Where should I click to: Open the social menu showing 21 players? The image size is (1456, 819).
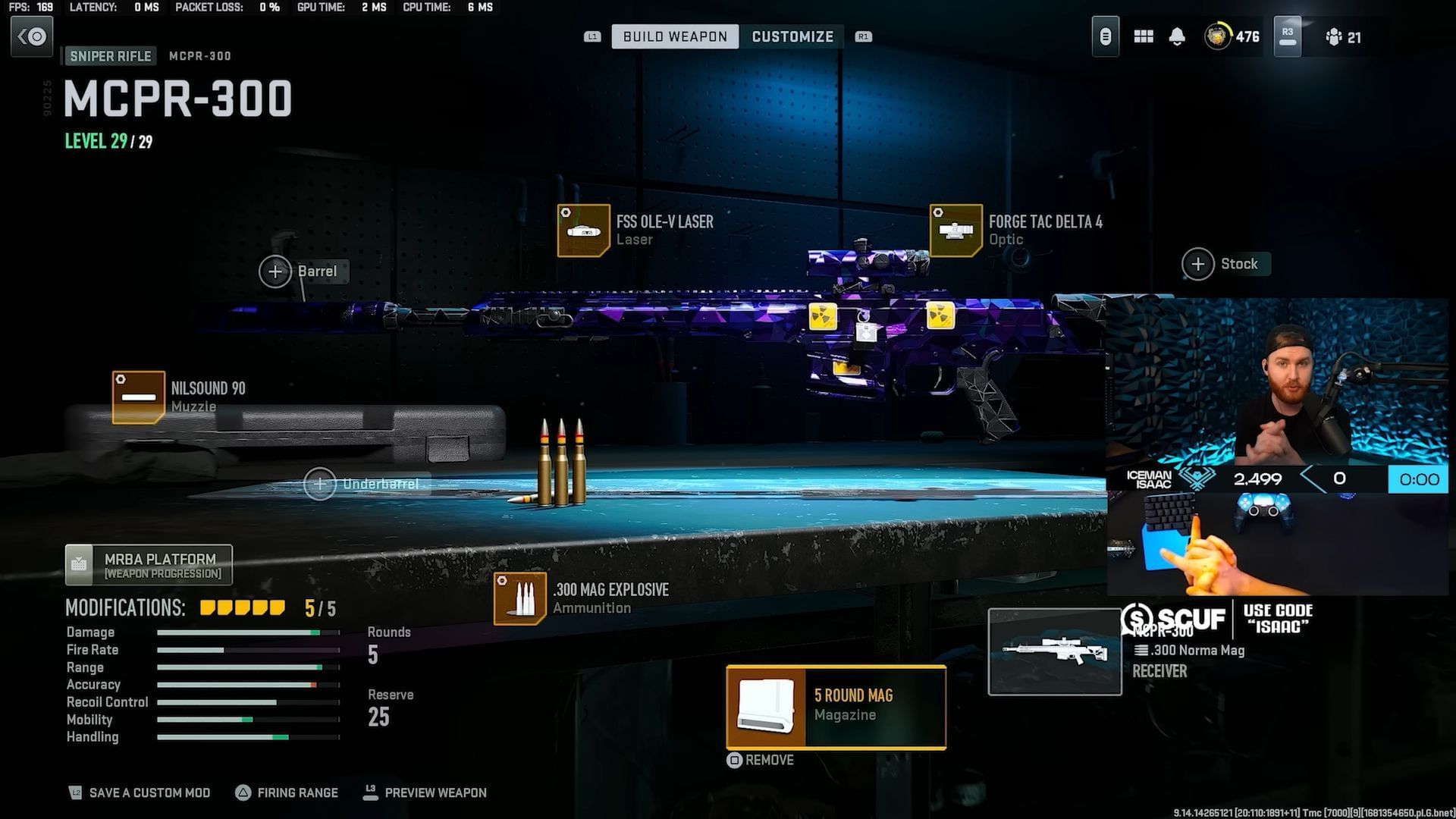coord(1344,37)
